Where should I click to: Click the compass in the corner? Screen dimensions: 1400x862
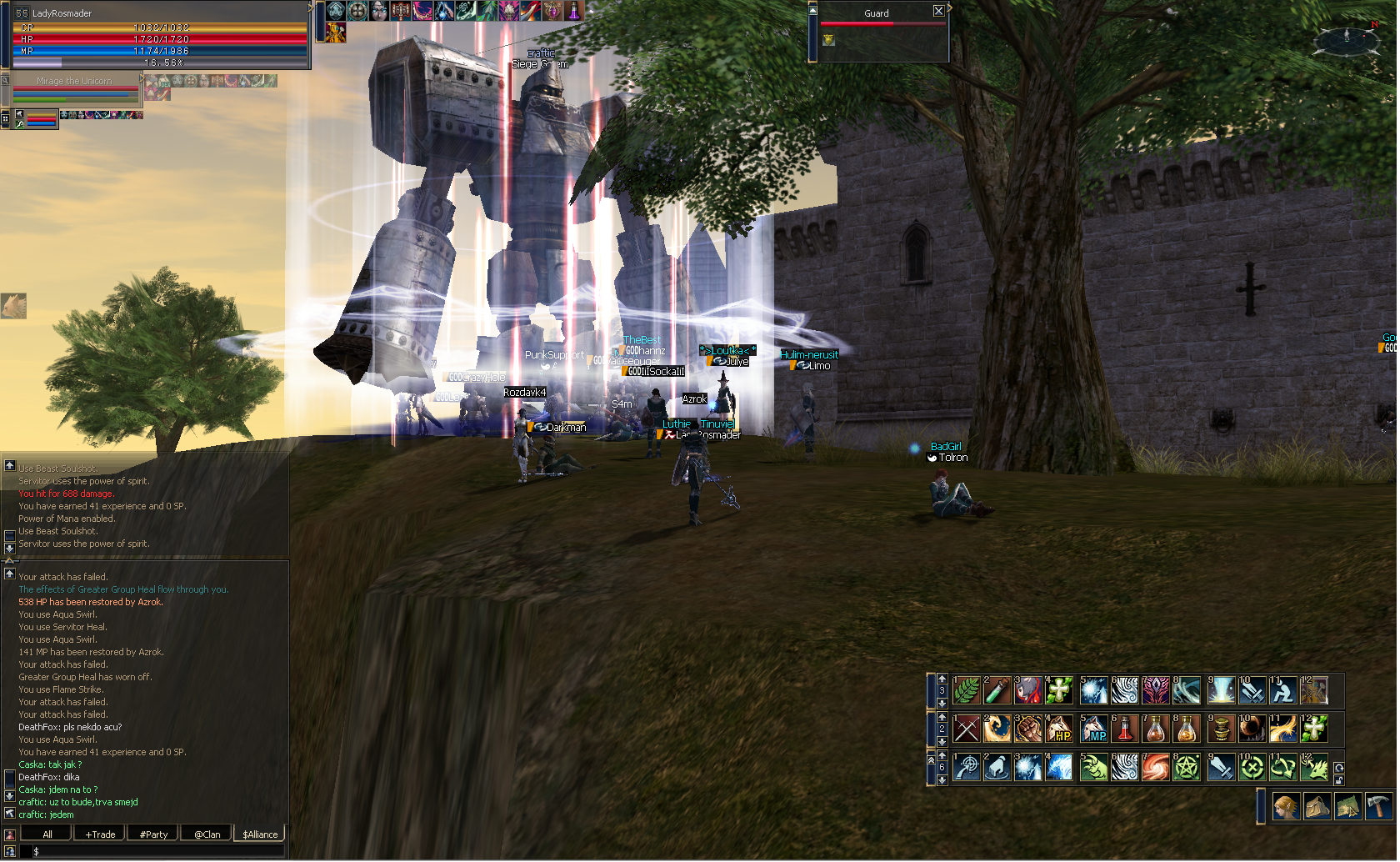tap(1347, 38)
